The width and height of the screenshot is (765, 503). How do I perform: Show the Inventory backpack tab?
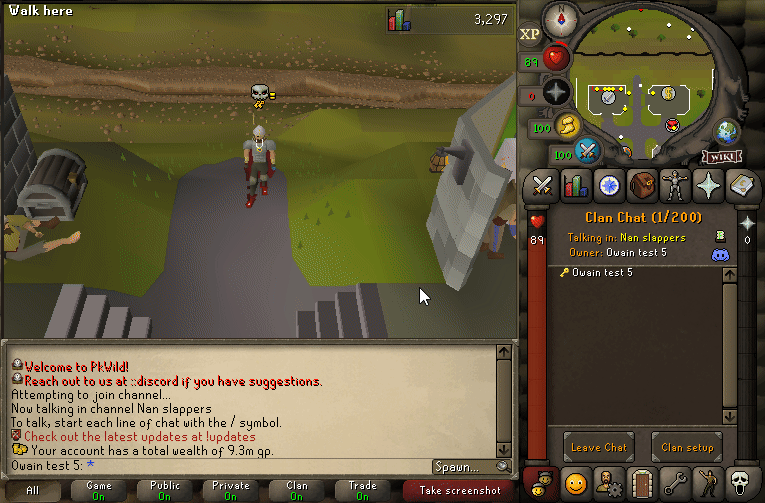[x=642, y=185]
